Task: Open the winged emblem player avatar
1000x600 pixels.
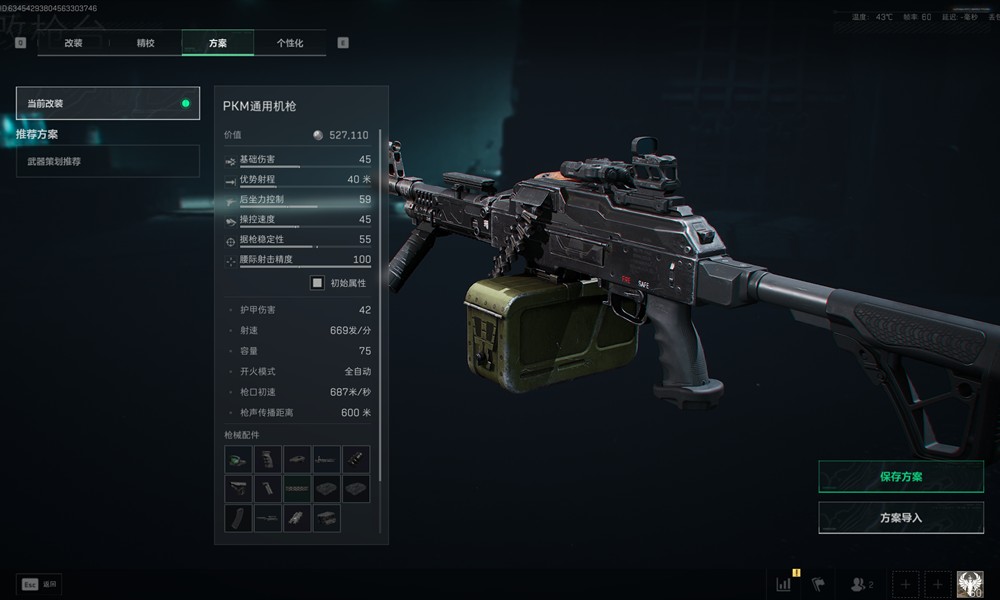Action: 970,585
